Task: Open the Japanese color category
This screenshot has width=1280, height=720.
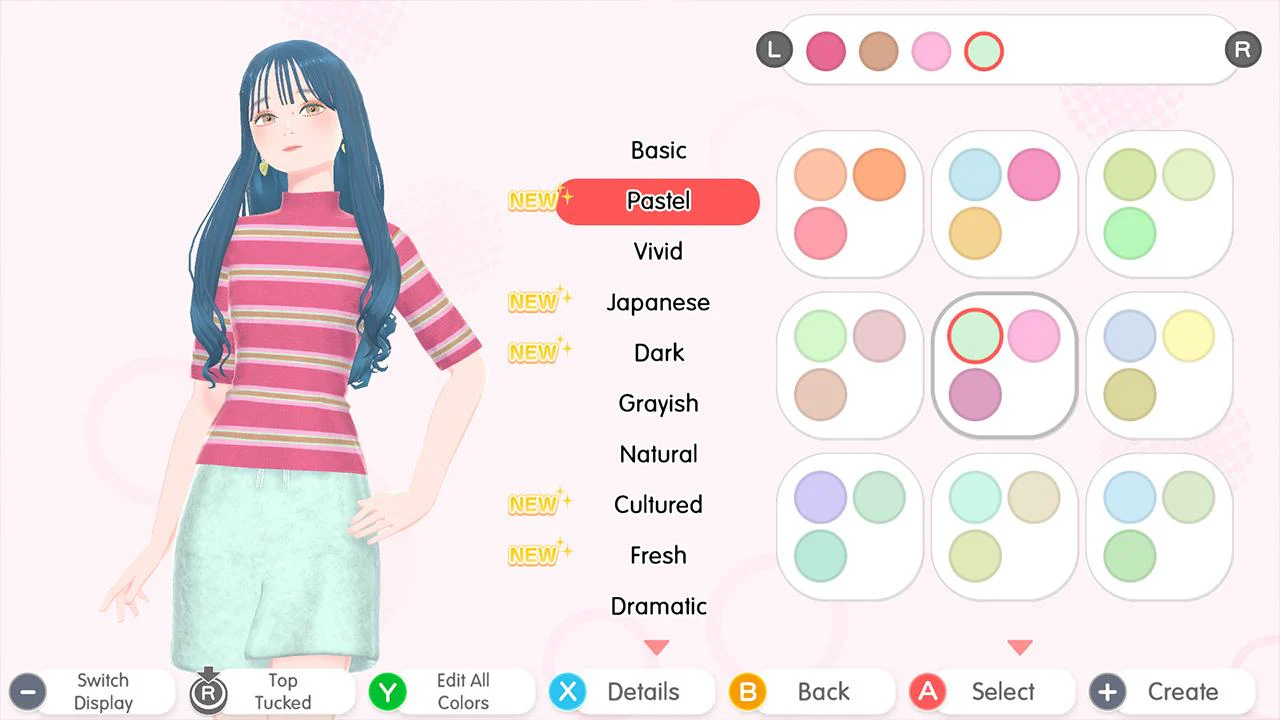Action: (658, 302)
